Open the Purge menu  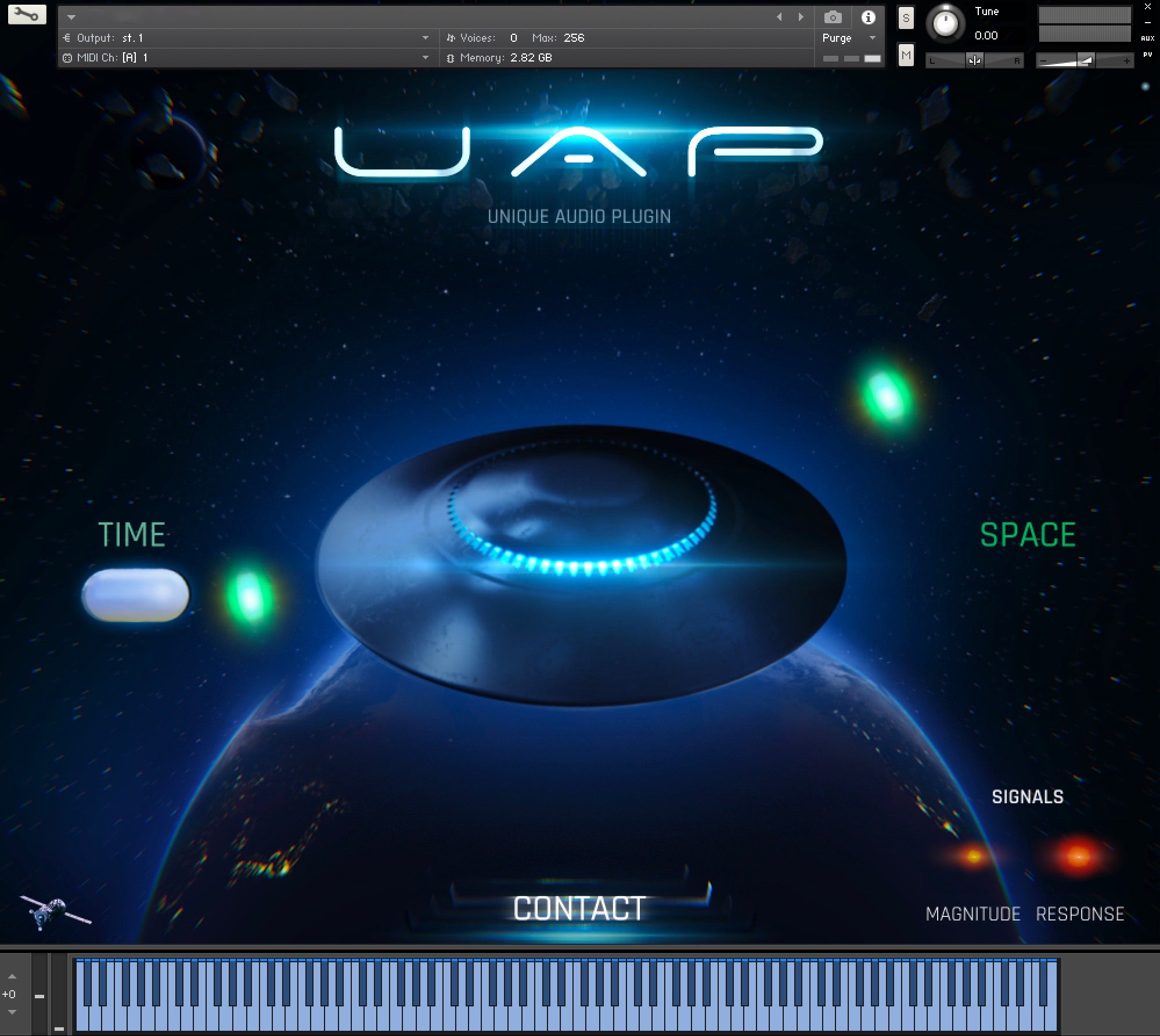tap(848, 38)
